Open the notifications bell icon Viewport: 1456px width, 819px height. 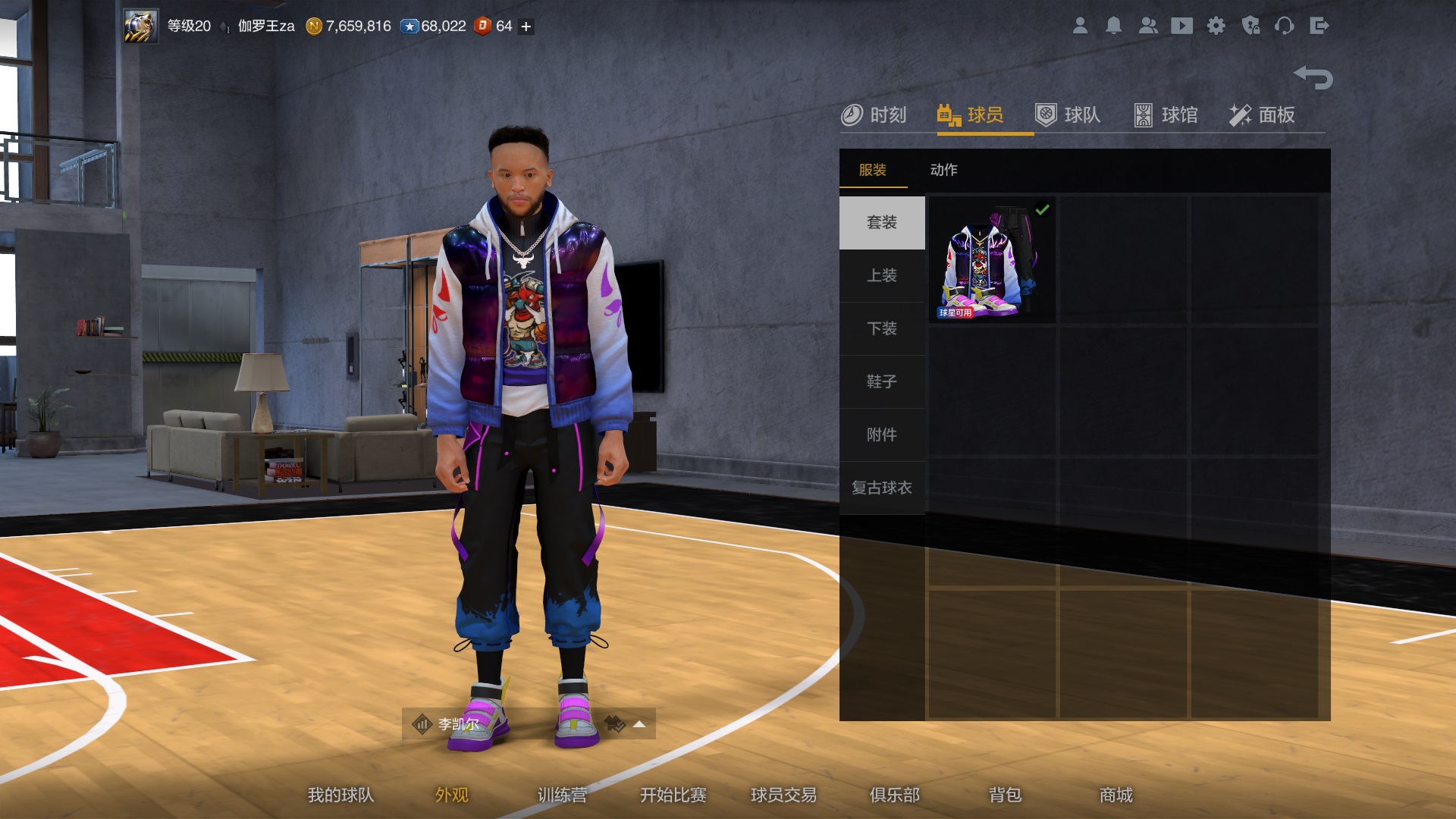pyautogui.click(x=1114, y=26)
